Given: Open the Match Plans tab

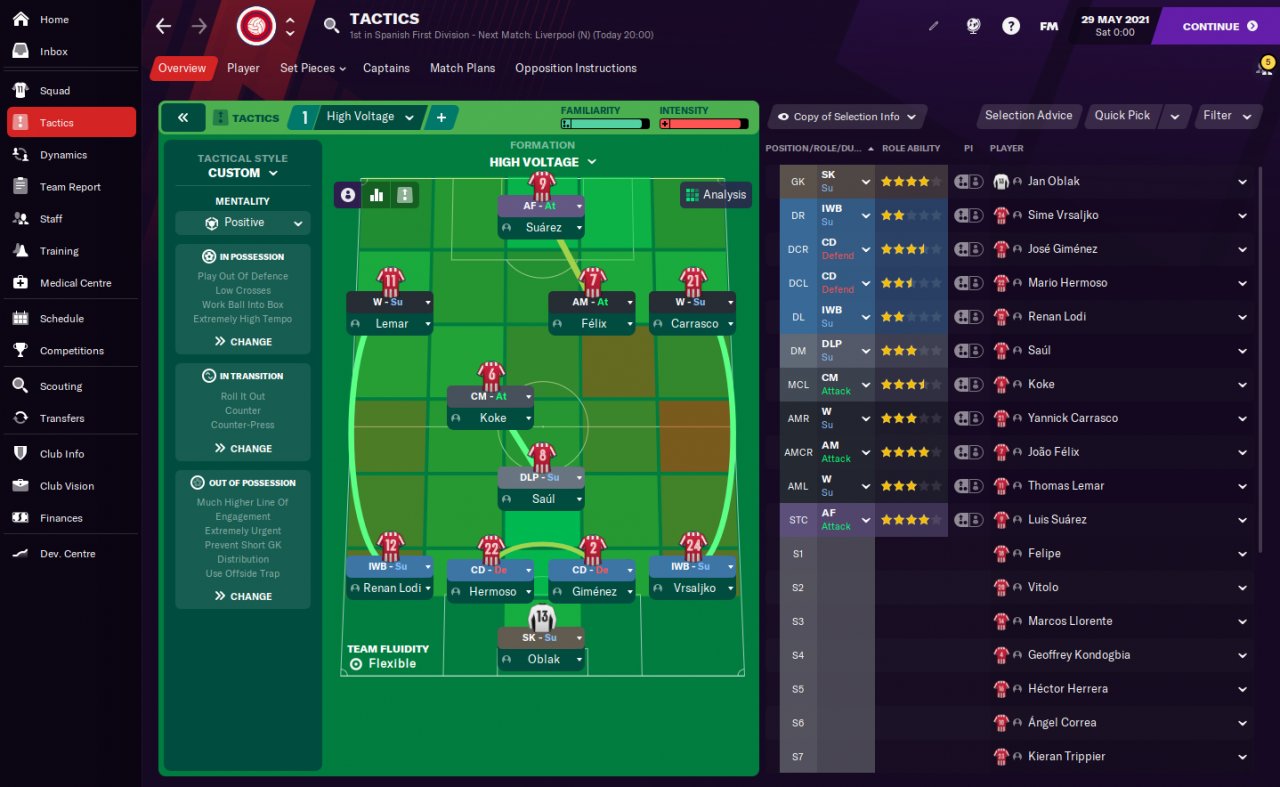Looking at the screenshot, I should click(462, 68).
